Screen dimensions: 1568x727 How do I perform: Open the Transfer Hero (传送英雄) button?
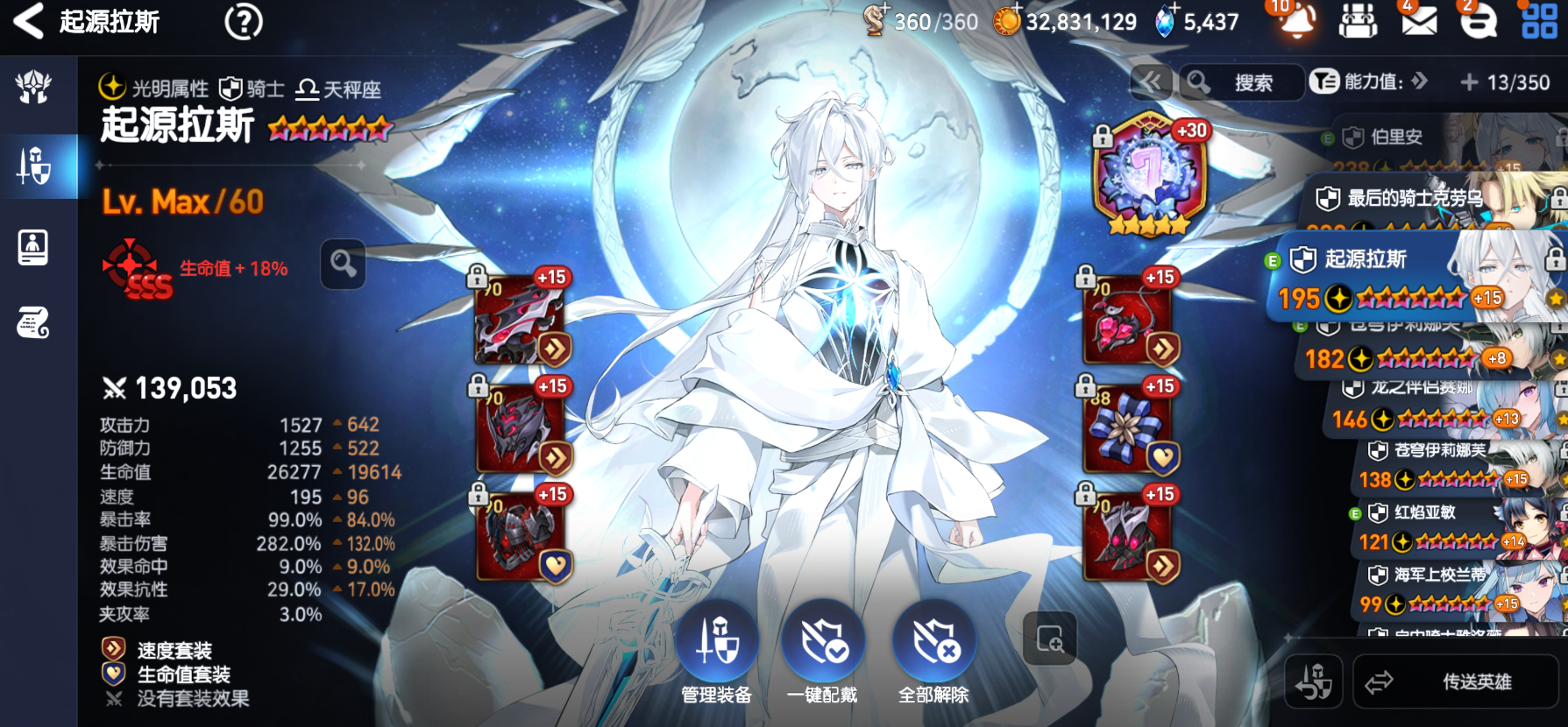(x=1456, y=681)
